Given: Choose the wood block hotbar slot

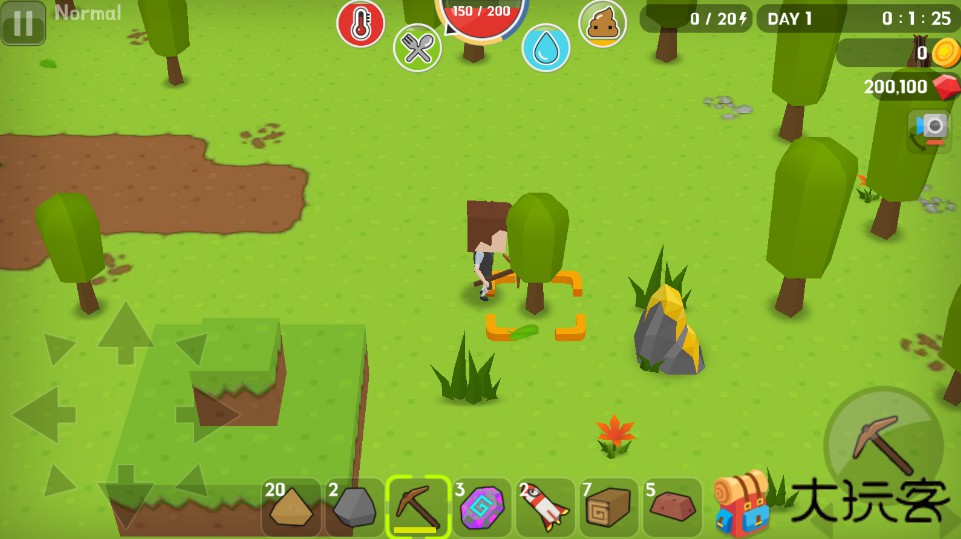Looking at the screenshot, I should (x=608, y=507).
